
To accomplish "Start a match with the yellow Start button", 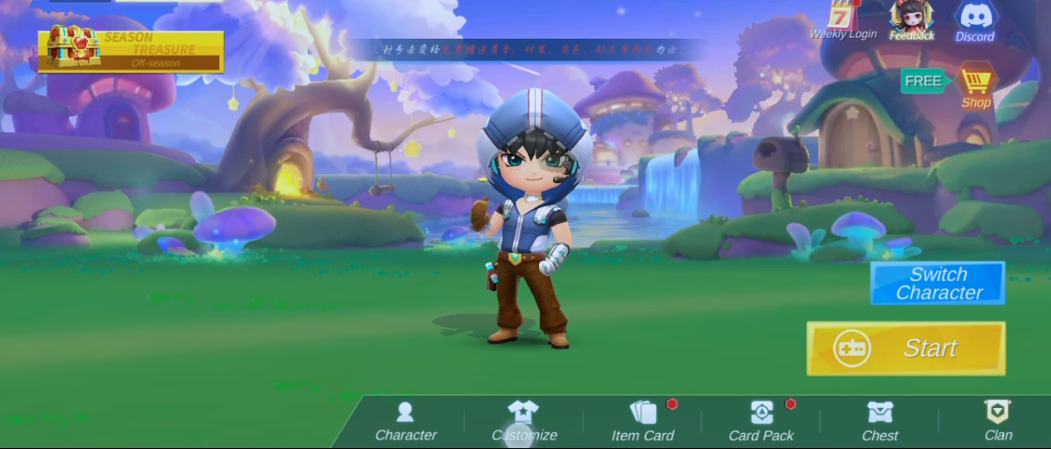I will coord(905,348).
